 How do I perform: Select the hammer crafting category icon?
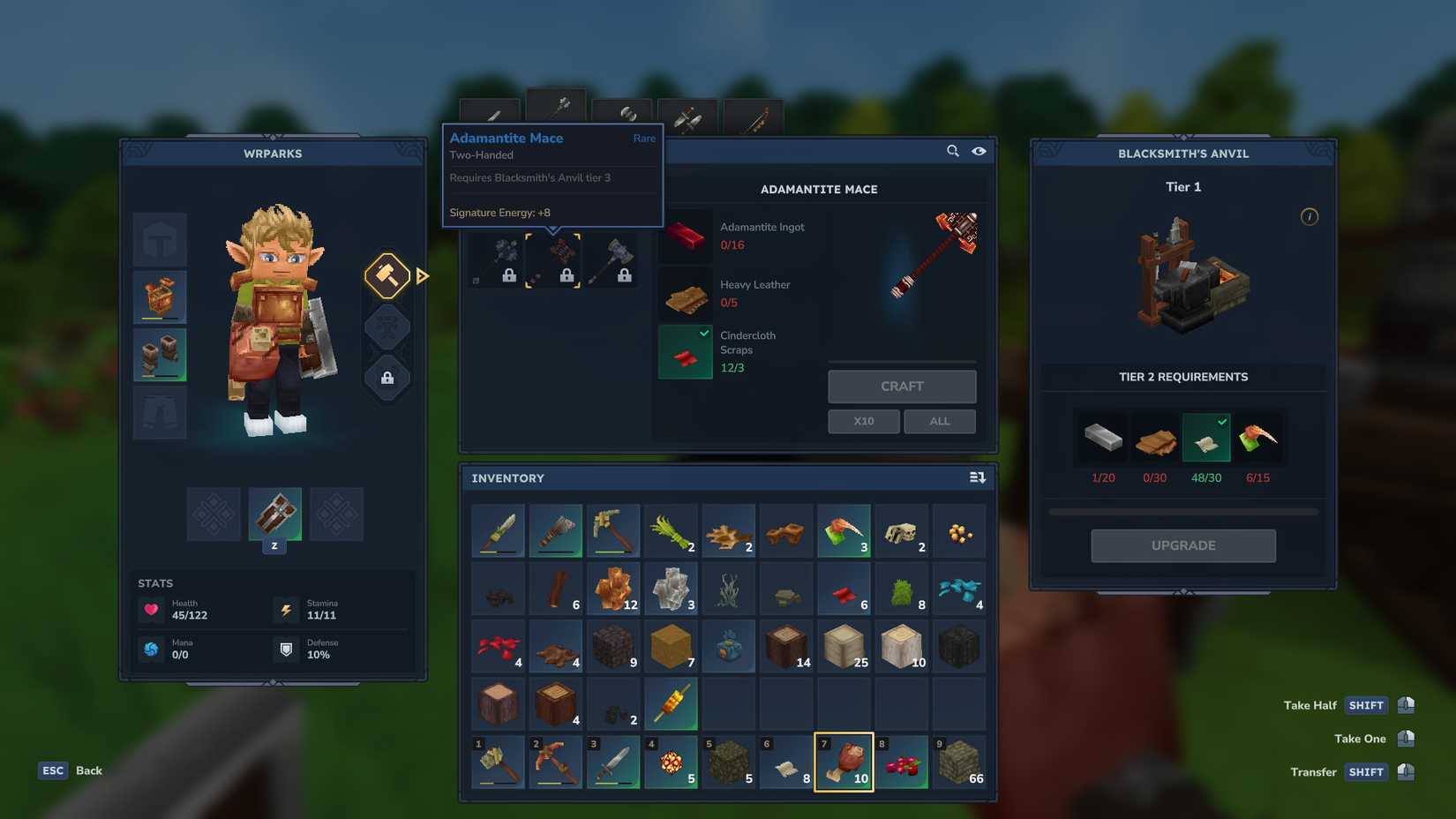387,275
